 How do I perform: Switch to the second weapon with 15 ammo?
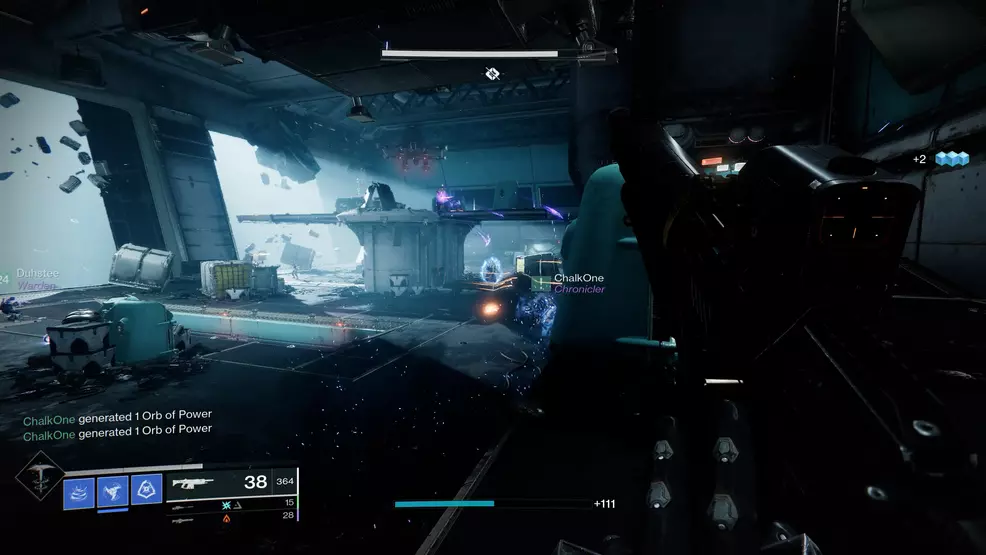(184, 504)
